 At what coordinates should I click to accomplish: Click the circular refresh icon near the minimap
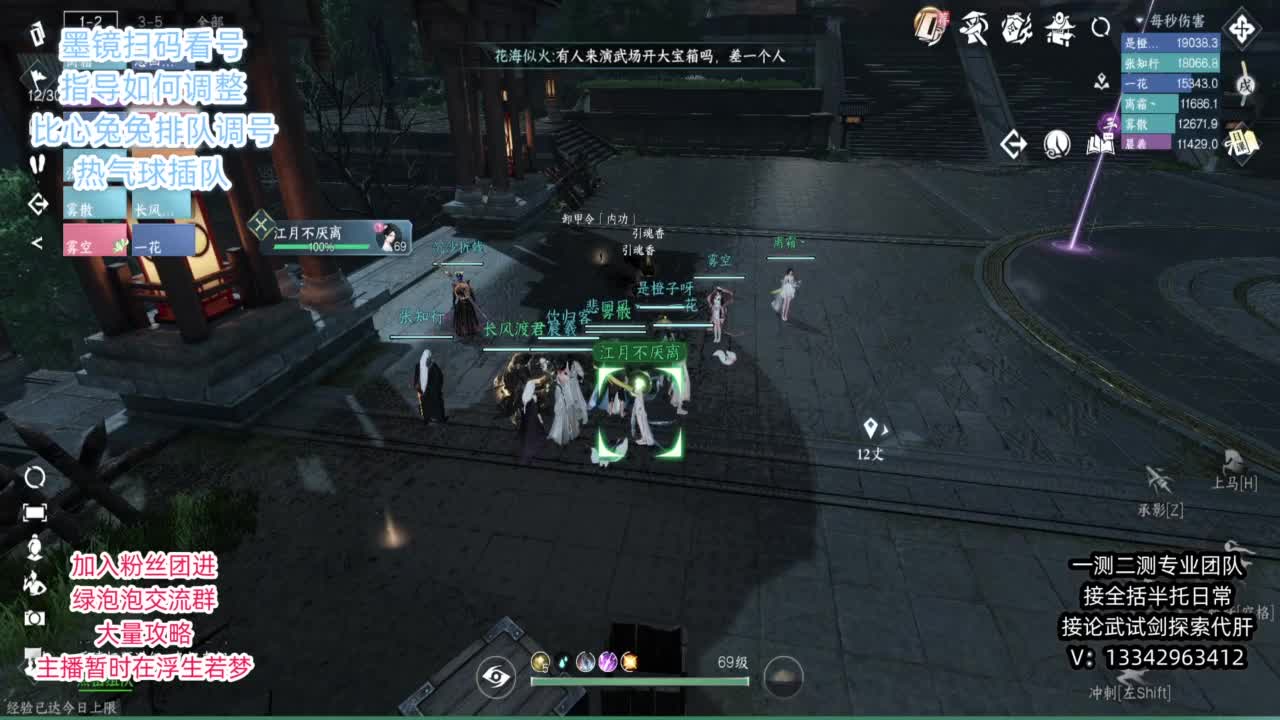[x=1102, y=27]
